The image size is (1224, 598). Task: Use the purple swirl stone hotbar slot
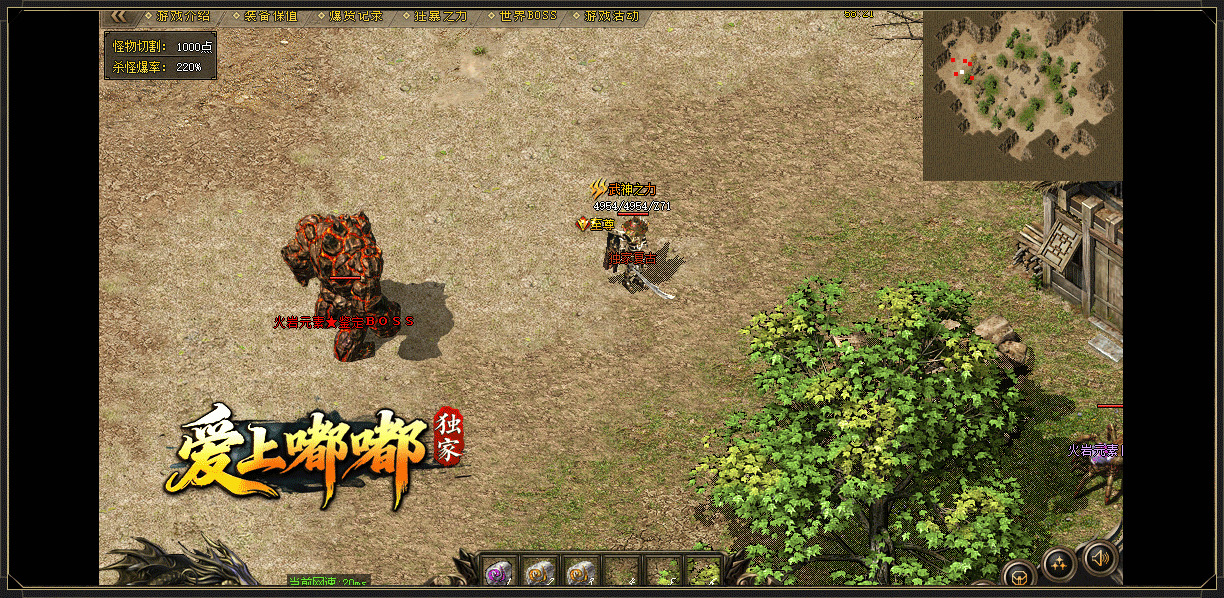(x=499, y=571)
